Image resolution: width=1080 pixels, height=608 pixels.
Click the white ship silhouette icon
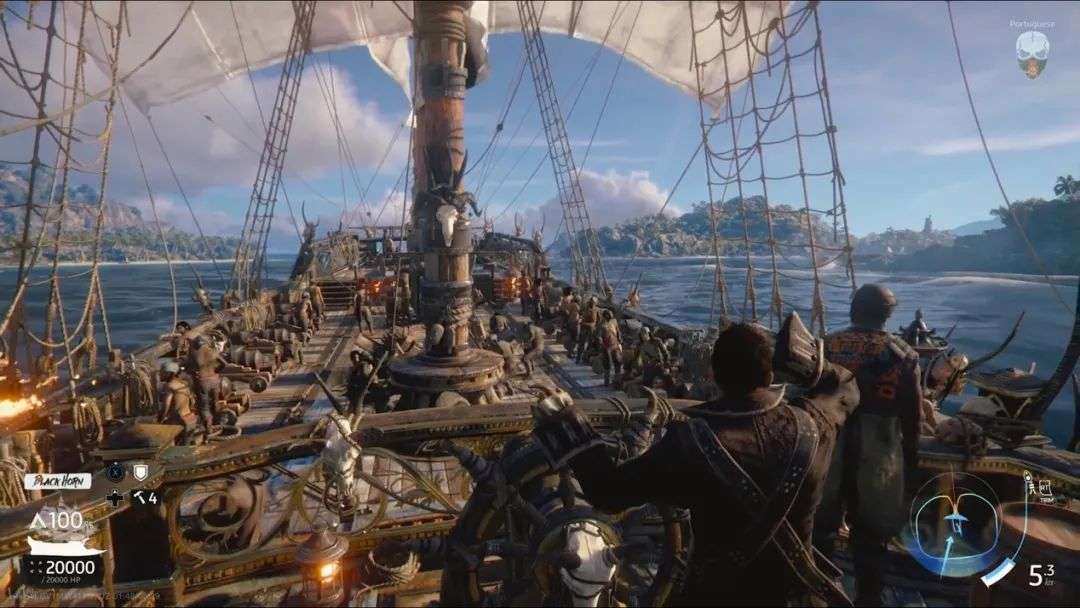click(66, 543)
